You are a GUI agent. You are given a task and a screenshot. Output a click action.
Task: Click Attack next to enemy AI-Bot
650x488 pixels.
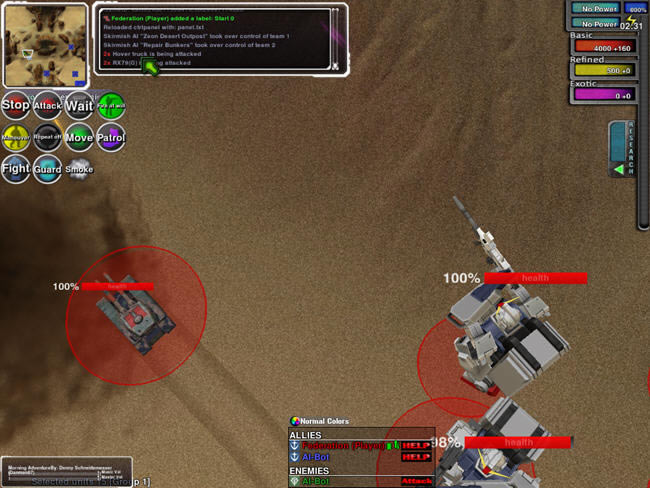click(x=416, y=481)
